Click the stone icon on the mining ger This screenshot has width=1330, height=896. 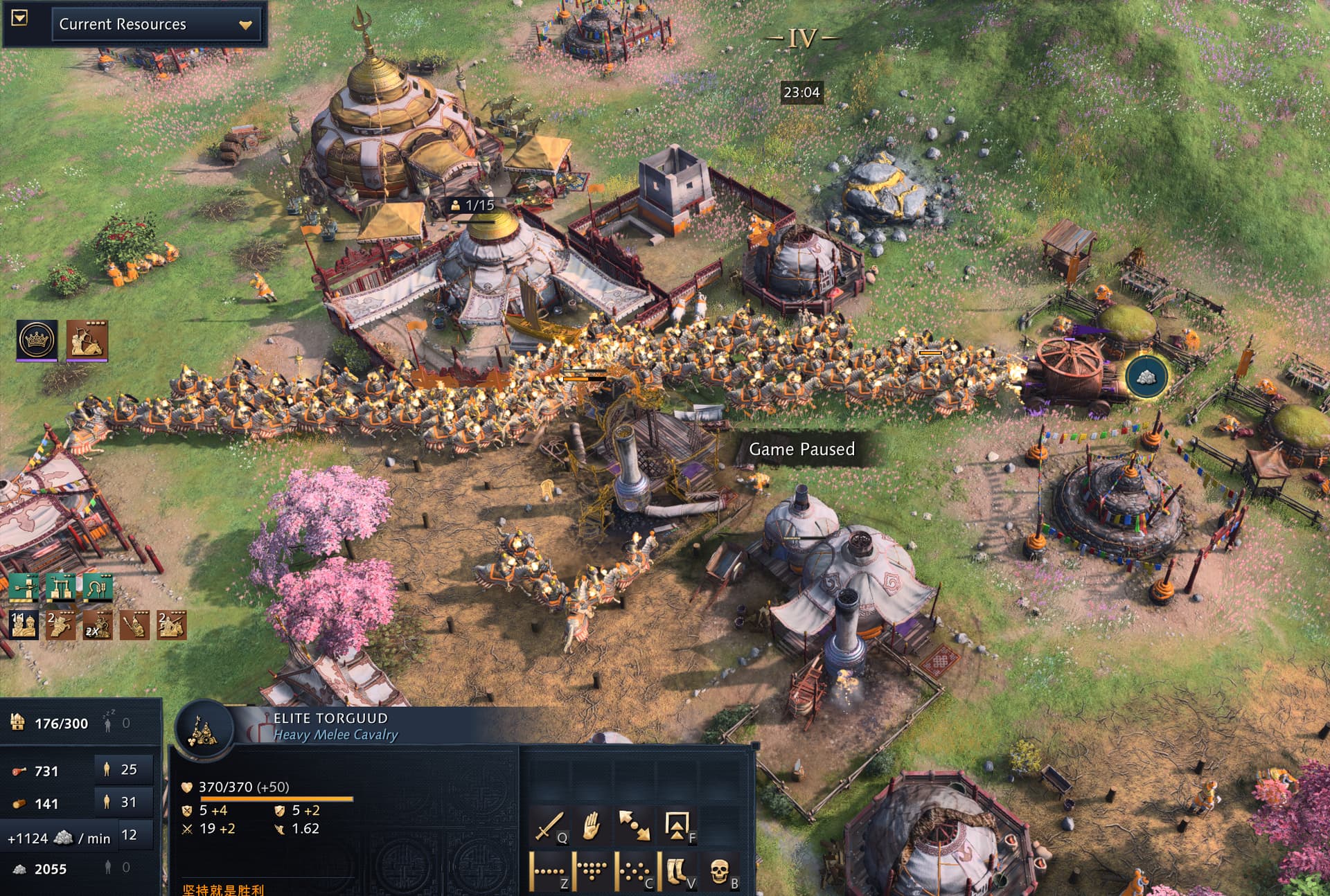tap(1146, 377)
